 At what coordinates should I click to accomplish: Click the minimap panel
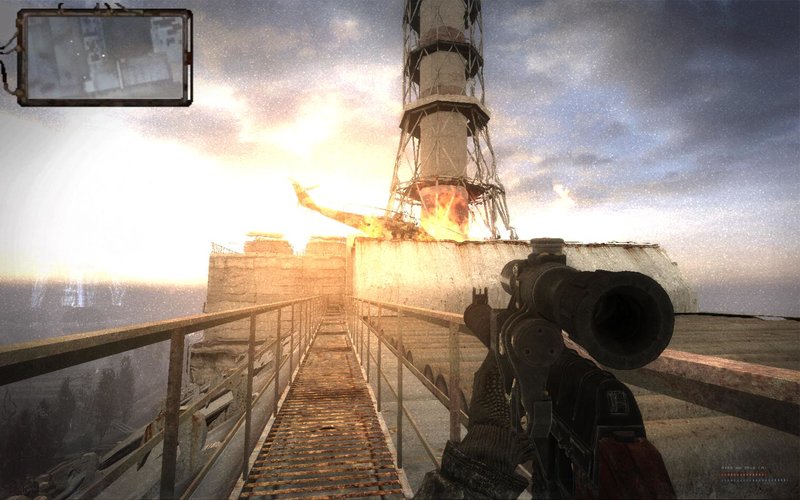point(105,57)
